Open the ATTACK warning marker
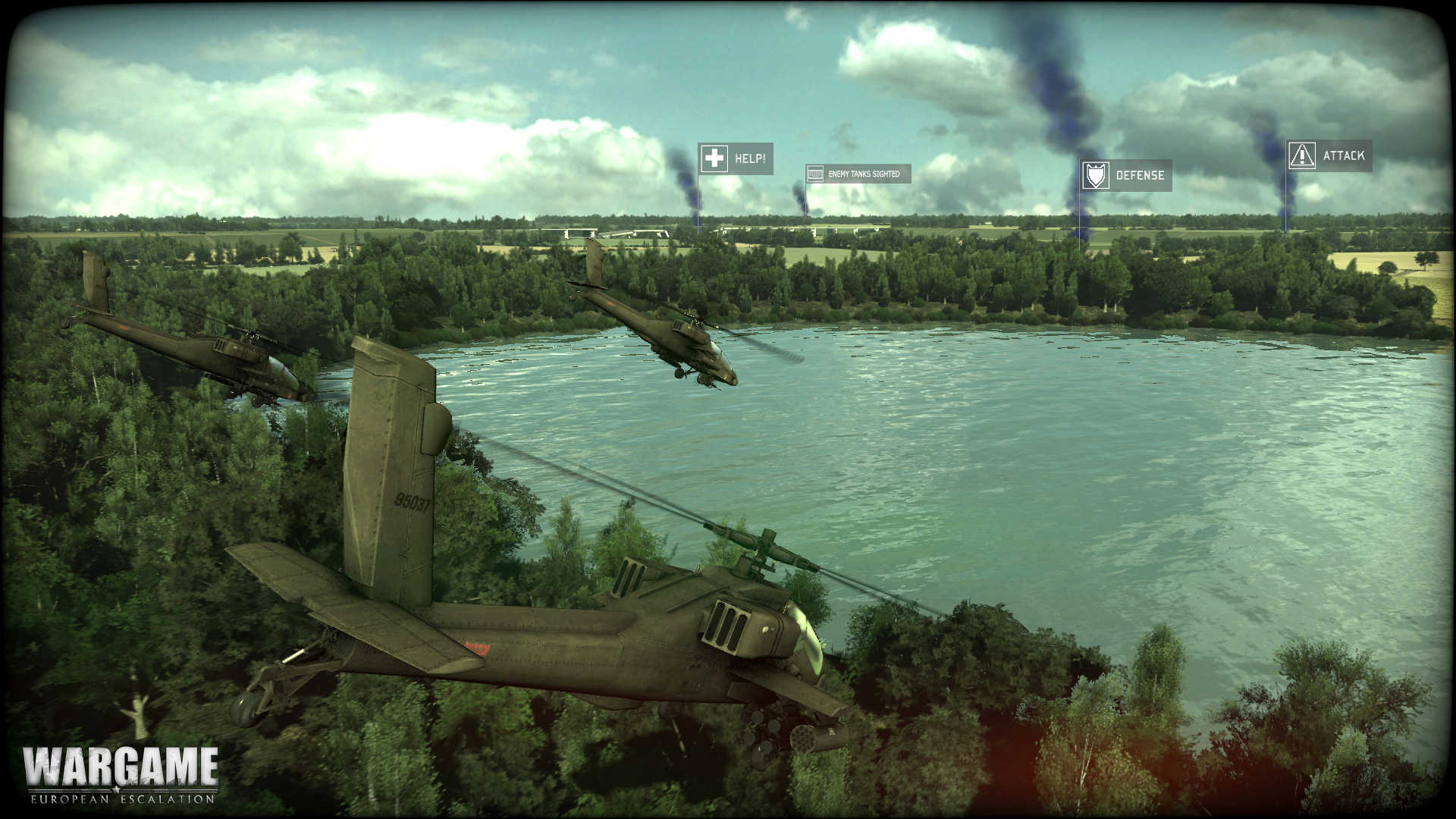The height and width of the screenshot is (819, 1456). (x=1329, y=155)
